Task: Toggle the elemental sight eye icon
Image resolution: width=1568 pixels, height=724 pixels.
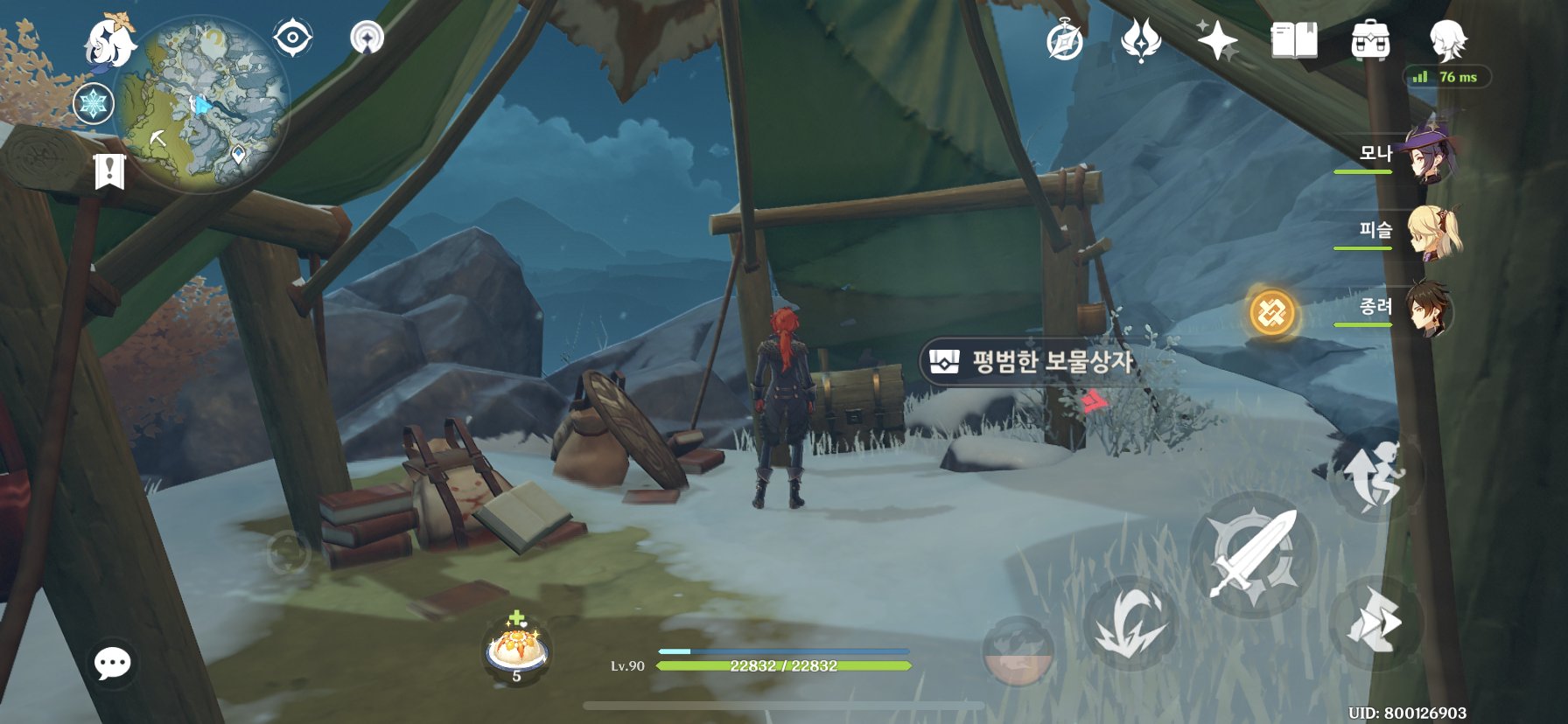Action: coord(292,38)
